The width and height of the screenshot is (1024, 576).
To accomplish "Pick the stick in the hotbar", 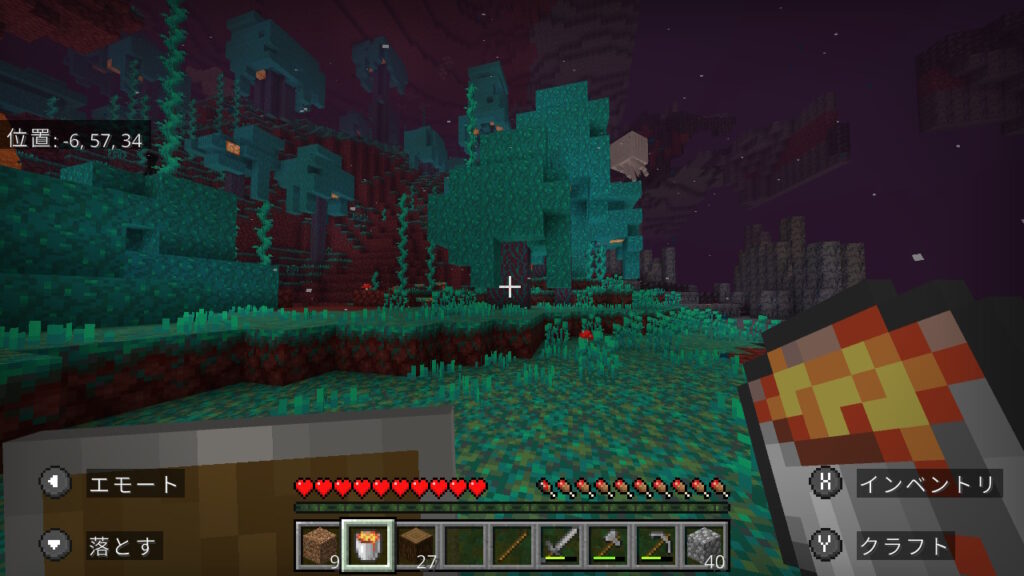I will pos(509,545).
